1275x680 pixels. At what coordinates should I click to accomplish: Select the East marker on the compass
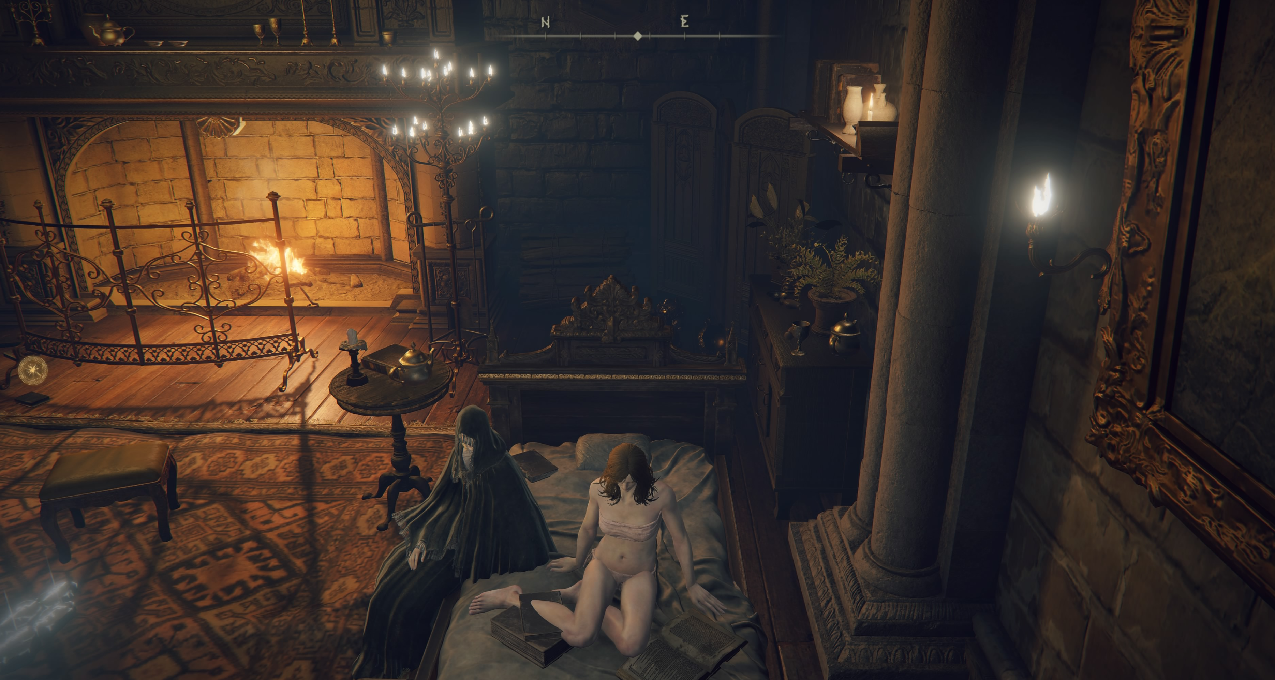click(684, 21)
